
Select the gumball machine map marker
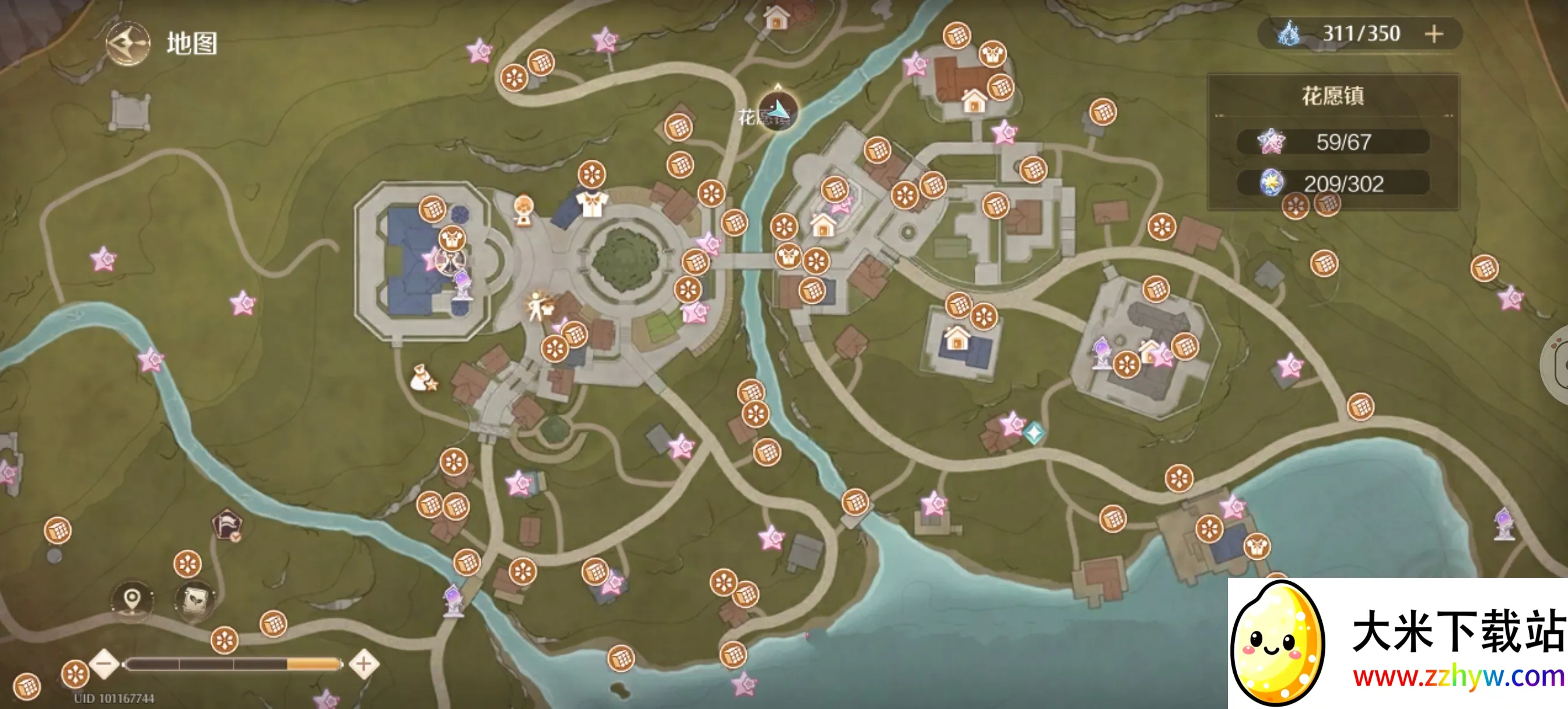[523, 210]
